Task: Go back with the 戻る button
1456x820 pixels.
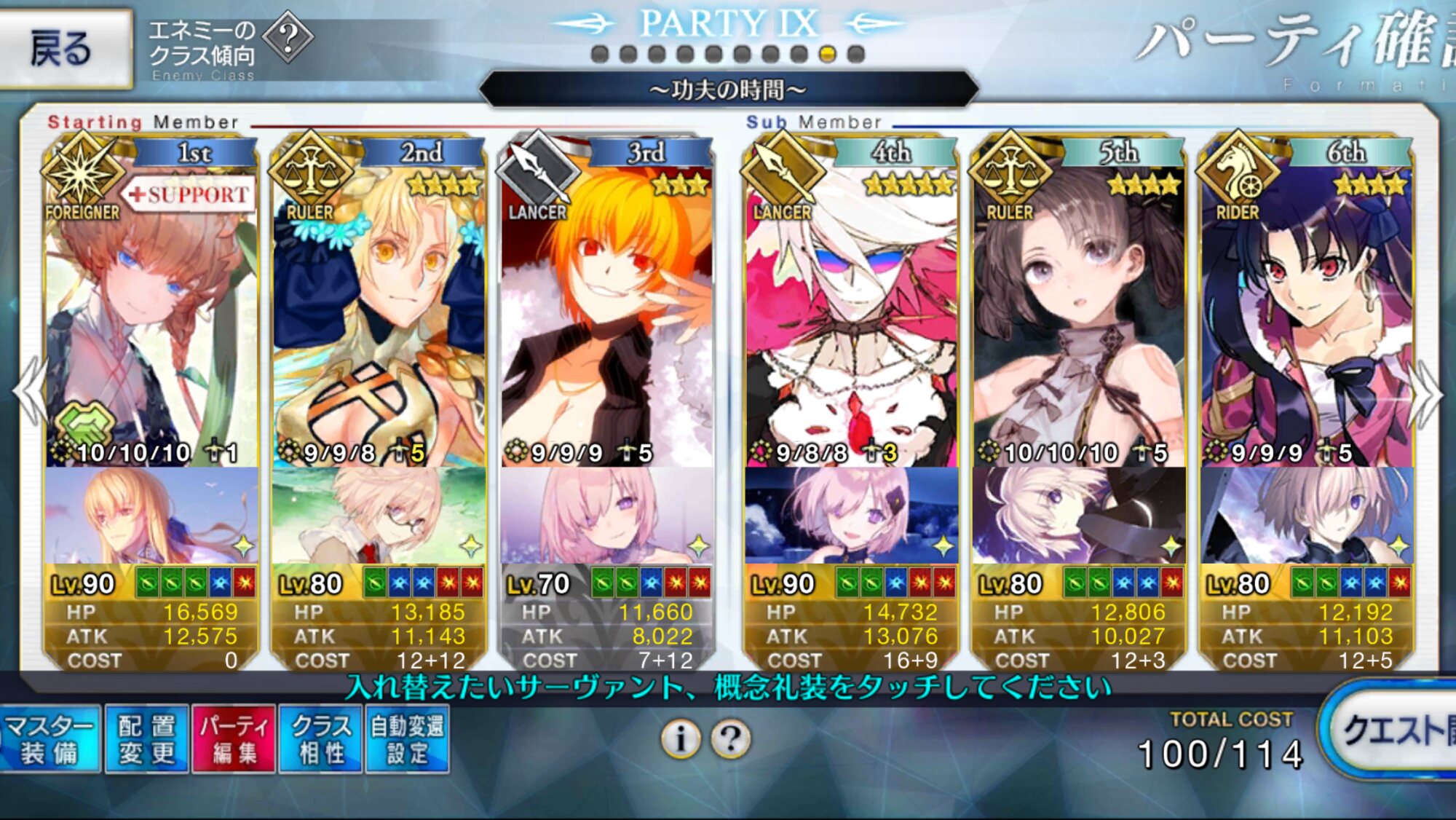Action: click(64, 48)
